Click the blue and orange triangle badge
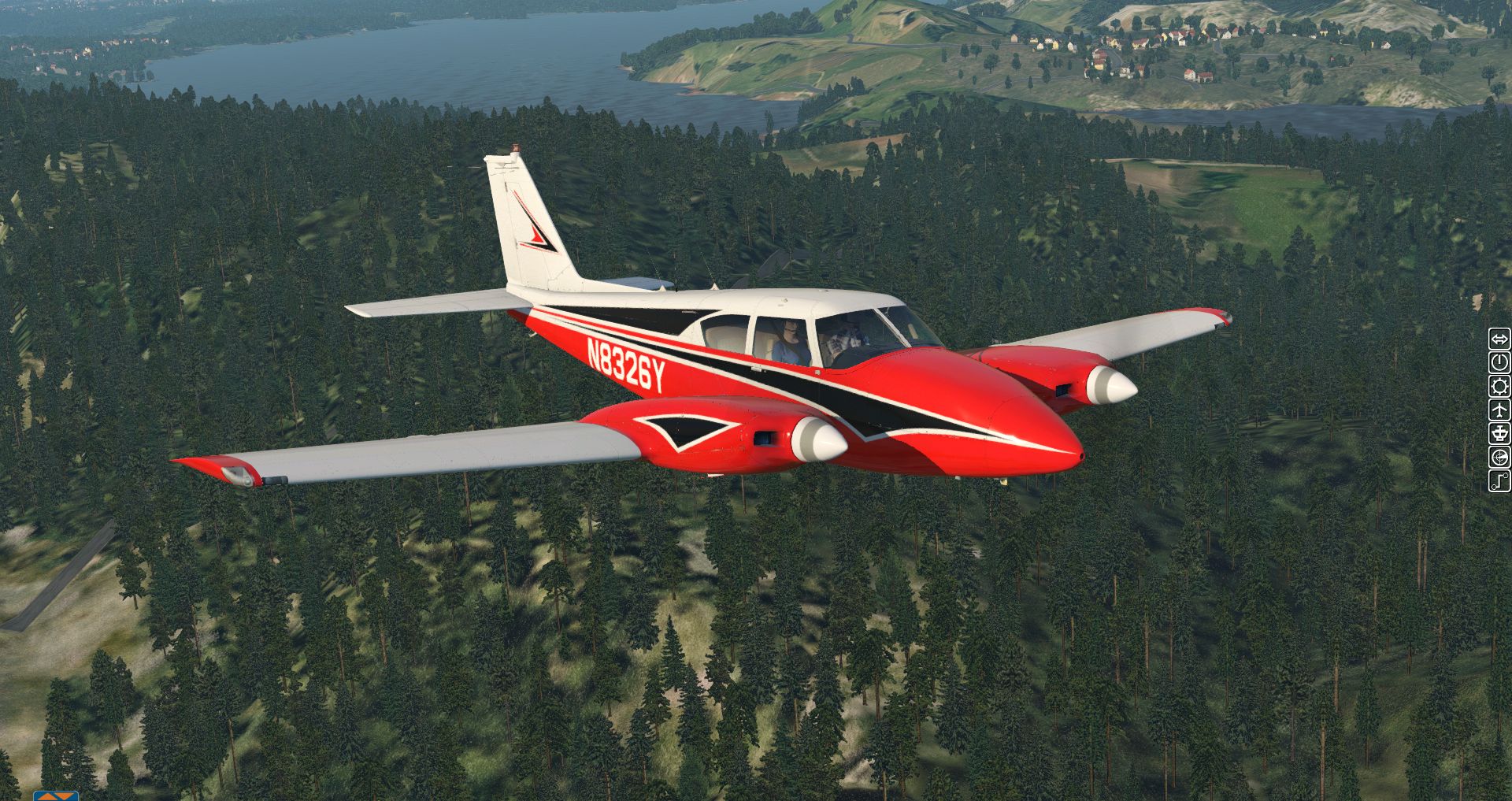Image resolution: width=1512 pixels, height=801 pixels. 56,795
